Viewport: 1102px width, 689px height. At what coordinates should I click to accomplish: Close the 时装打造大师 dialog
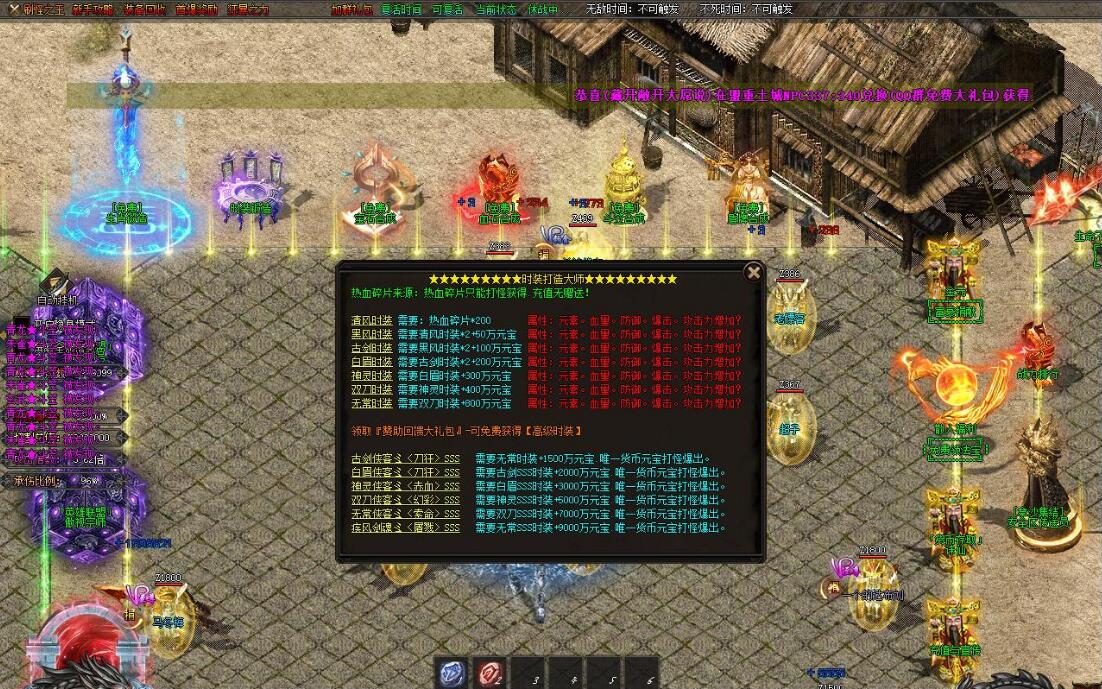[754, 272]
